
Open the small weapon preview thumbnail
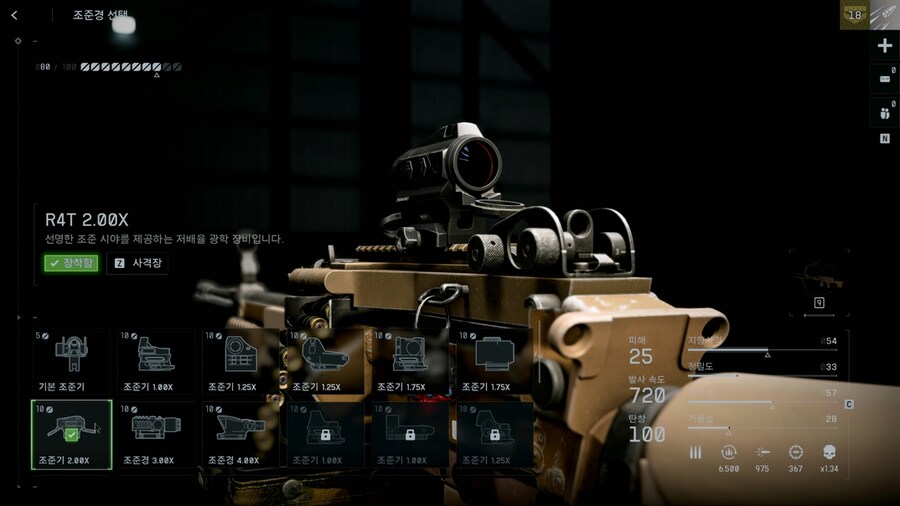[818, 283]
